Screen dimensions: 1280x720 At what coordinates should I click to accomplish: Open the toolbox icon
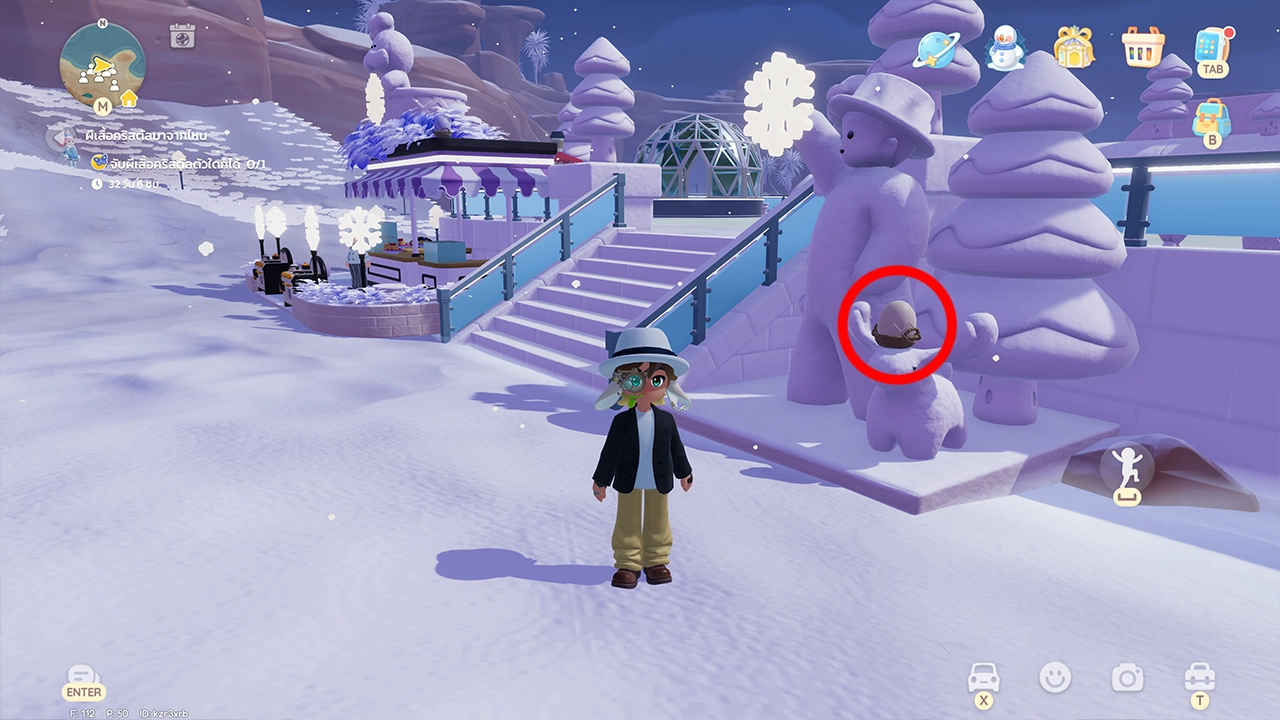point(1198,678)
